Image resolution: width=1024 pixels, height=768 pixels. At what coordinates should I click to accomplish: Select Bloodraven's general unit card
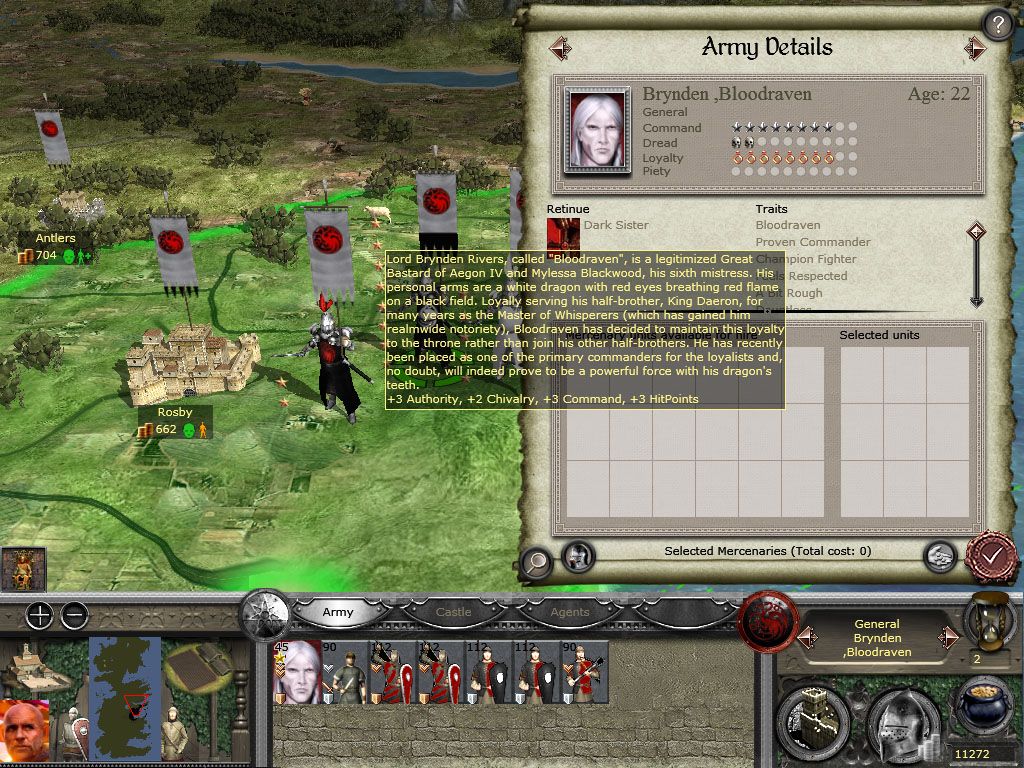click(x=297, y=672)
